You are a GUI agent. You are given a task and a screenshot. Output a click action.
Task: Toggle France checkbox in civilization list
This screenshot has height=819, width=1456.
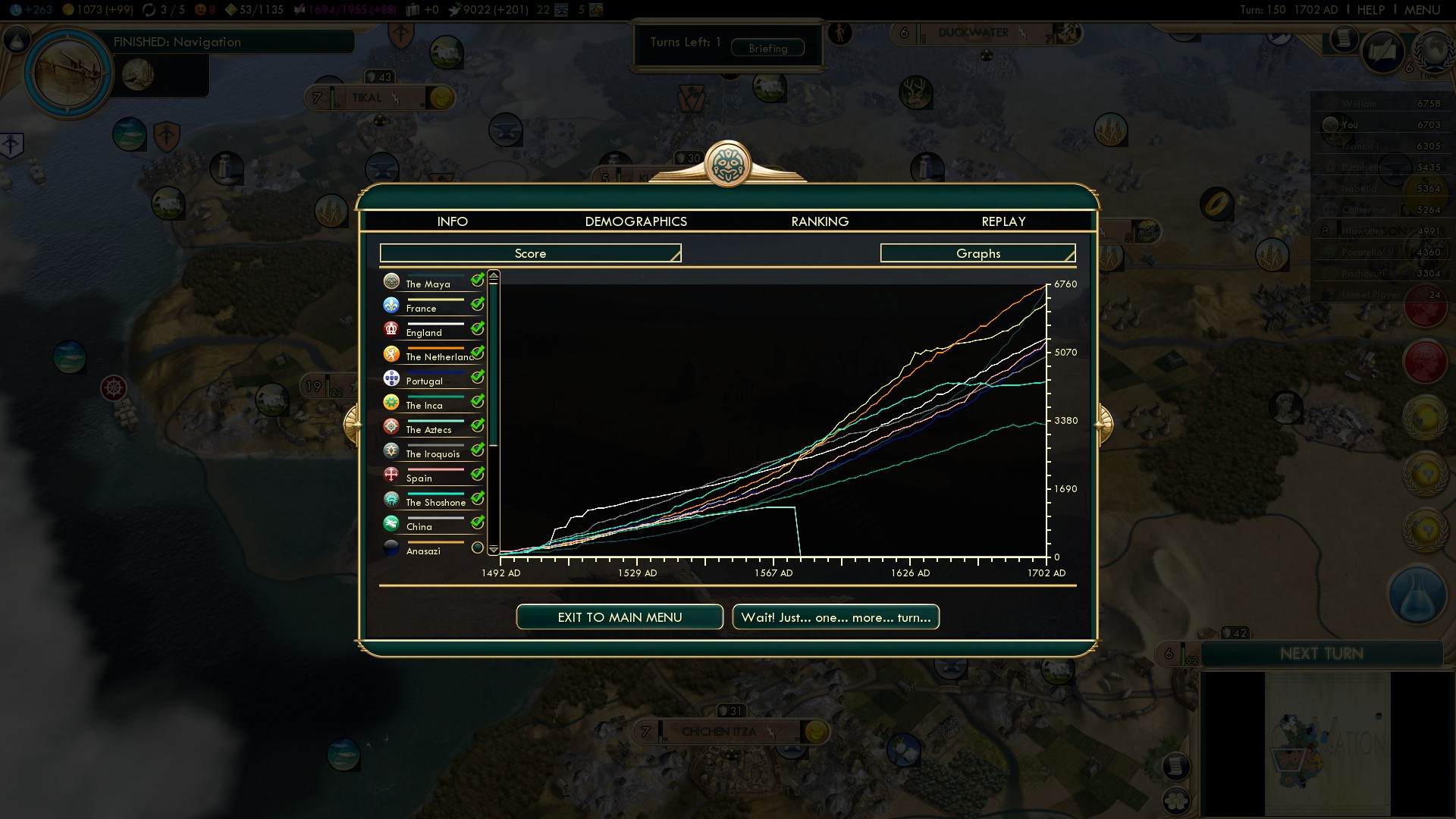(x=477, y=305)
